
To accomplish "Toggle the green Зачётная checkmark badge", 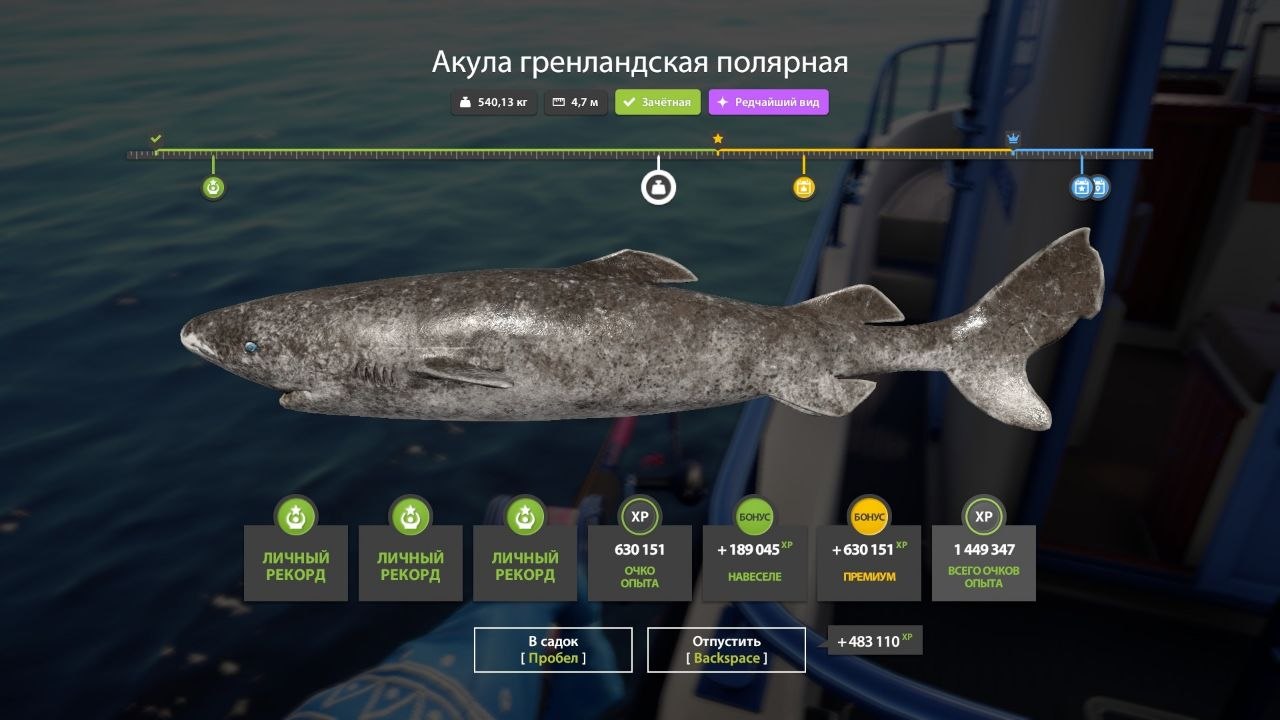I will coord(657,102).
